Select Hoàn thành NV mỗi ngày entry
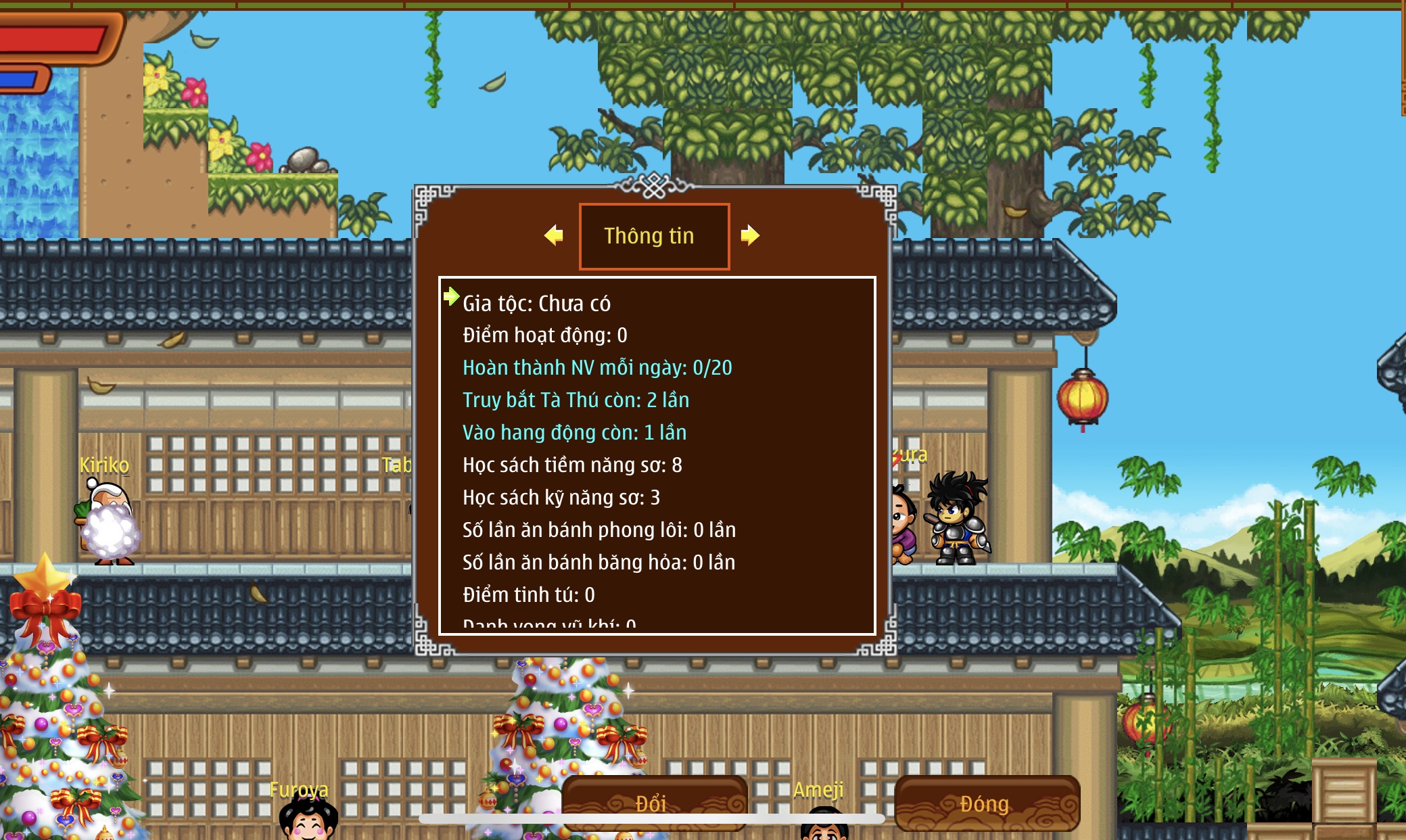 597,368
